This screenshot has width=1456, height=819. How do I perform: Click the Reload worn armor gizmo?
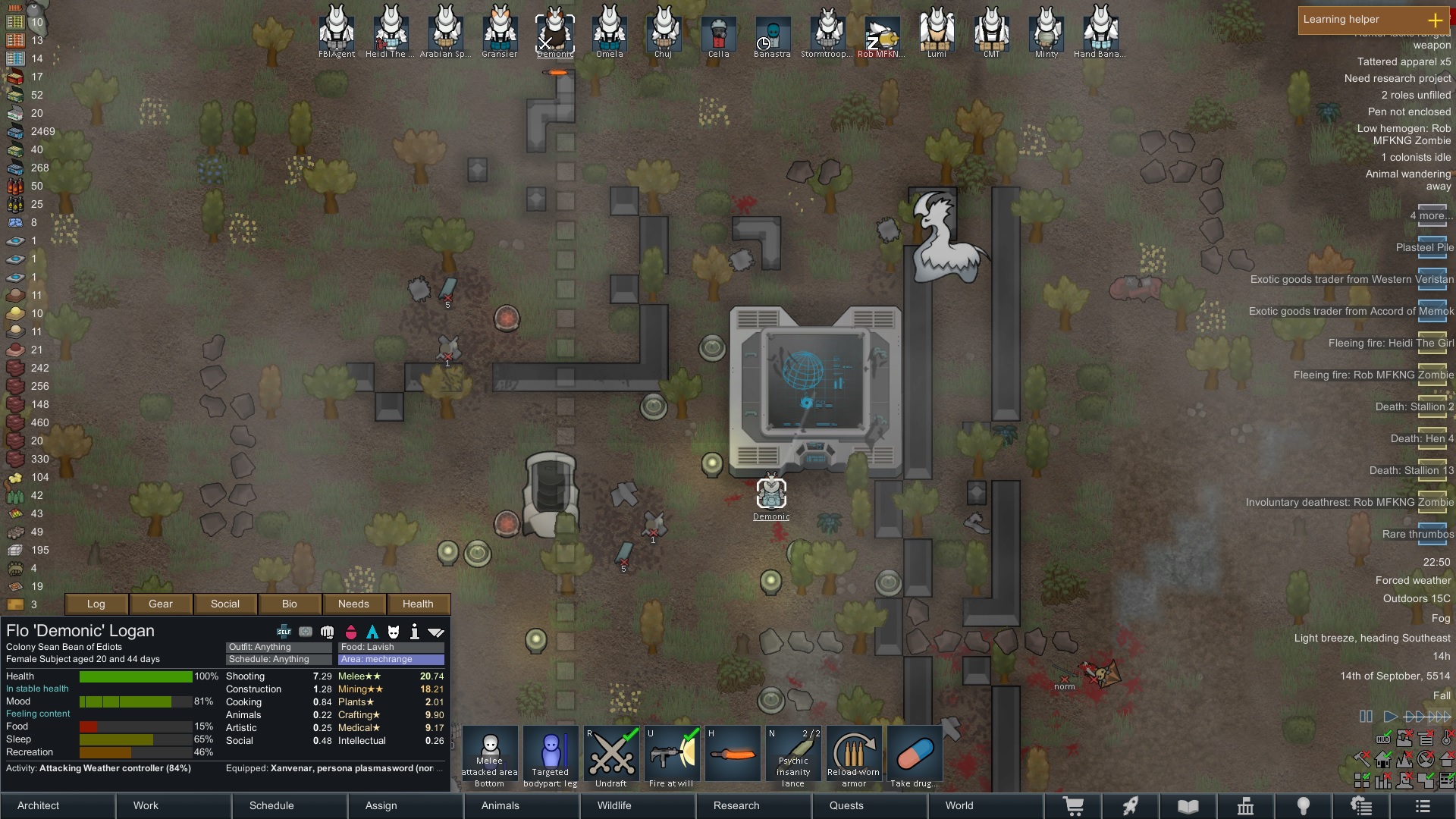pos(853,754)
